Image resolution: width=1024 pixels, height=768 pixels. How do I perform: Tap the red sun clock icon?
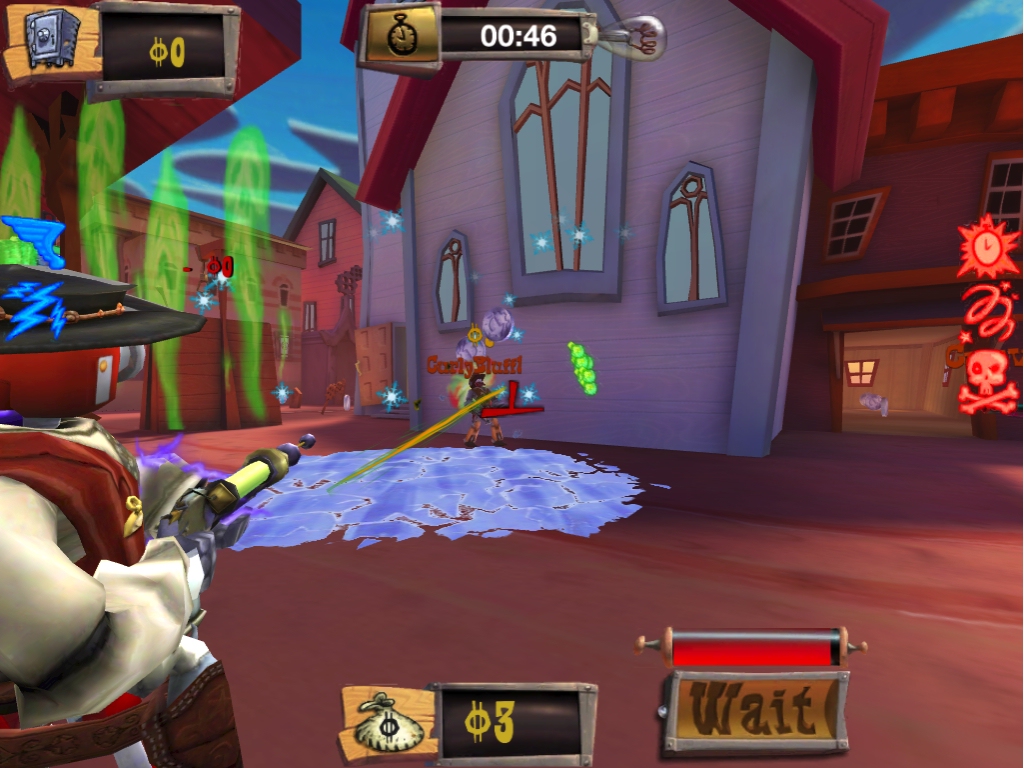(986, 247)
